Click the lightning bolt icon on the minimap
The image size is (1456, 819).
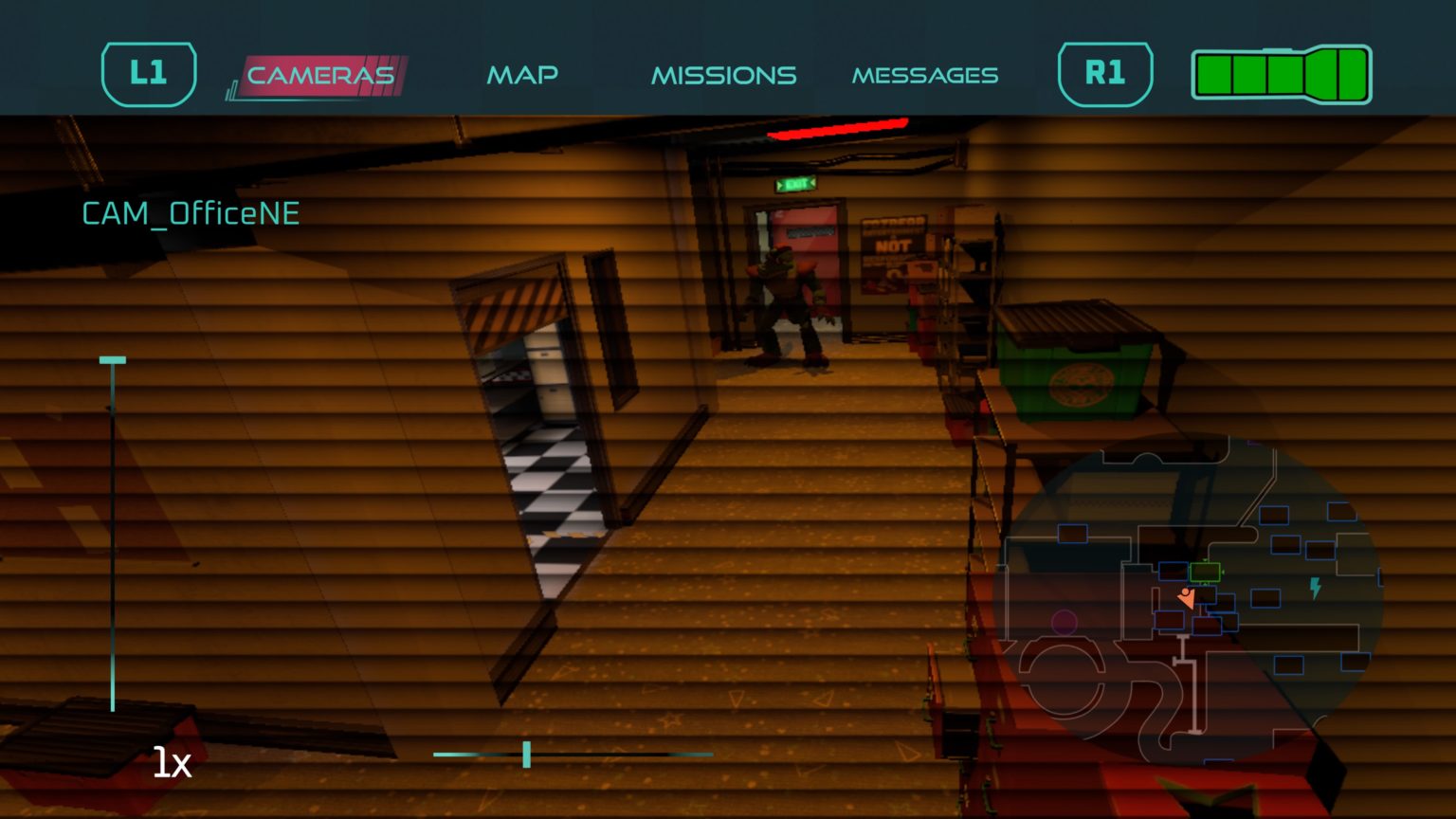click(1315, 586)
